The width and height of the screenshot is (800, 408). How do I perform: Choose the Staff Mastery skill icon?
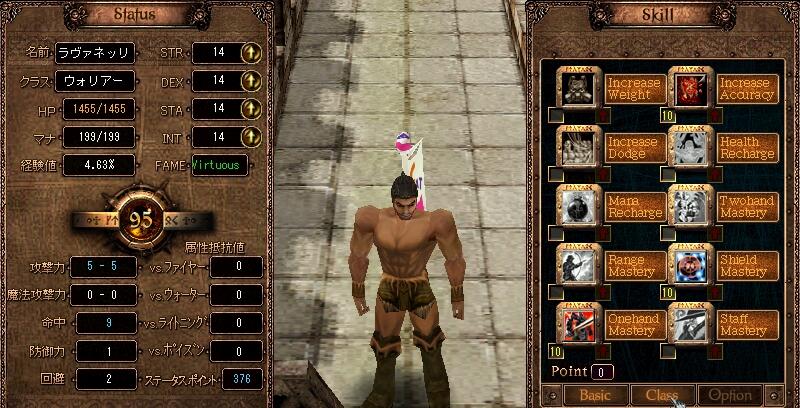pos(688,323)
